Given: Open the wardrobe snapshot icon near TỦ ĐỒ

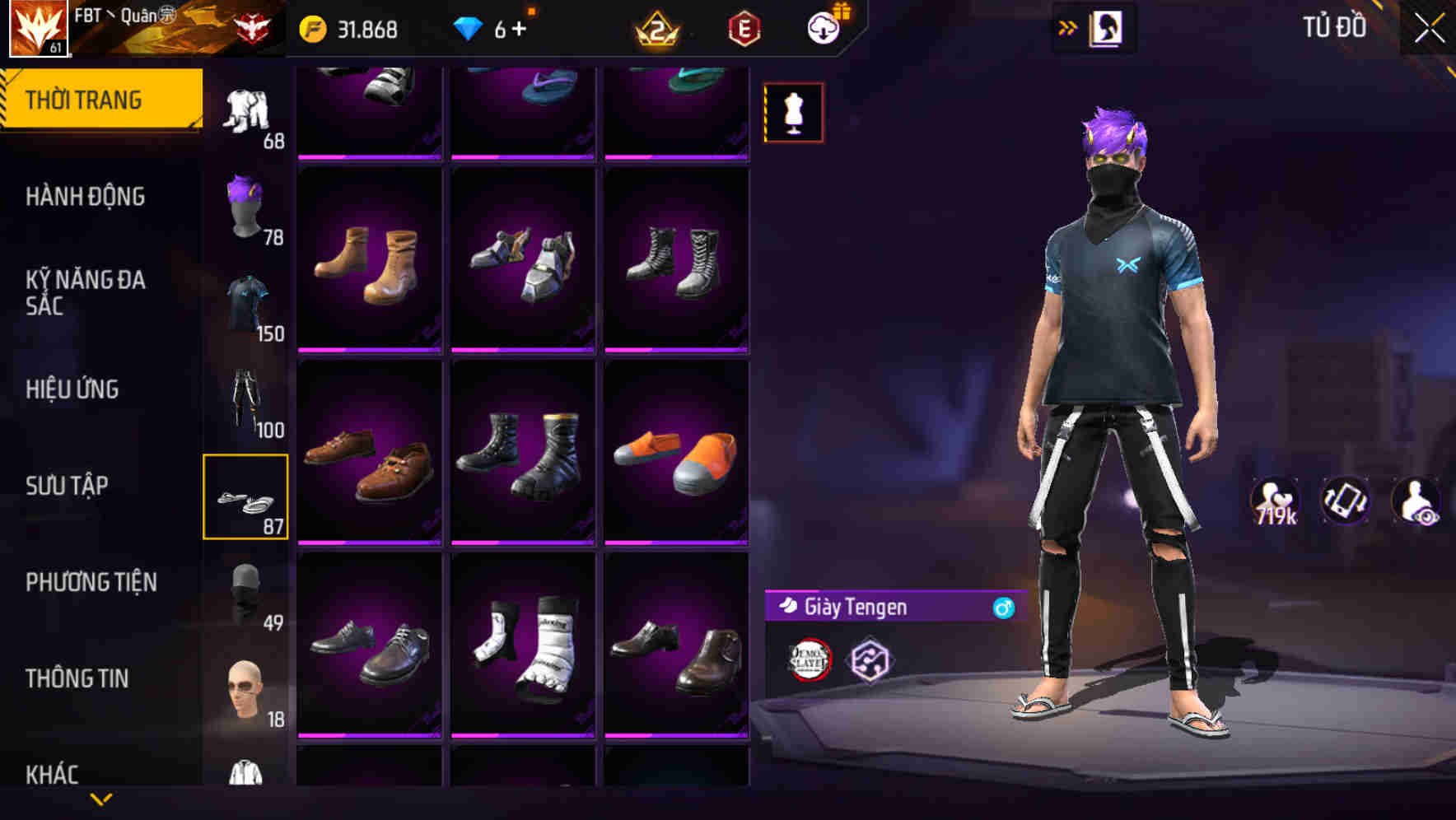Looking at the screenshot, I should (1108, 26).
